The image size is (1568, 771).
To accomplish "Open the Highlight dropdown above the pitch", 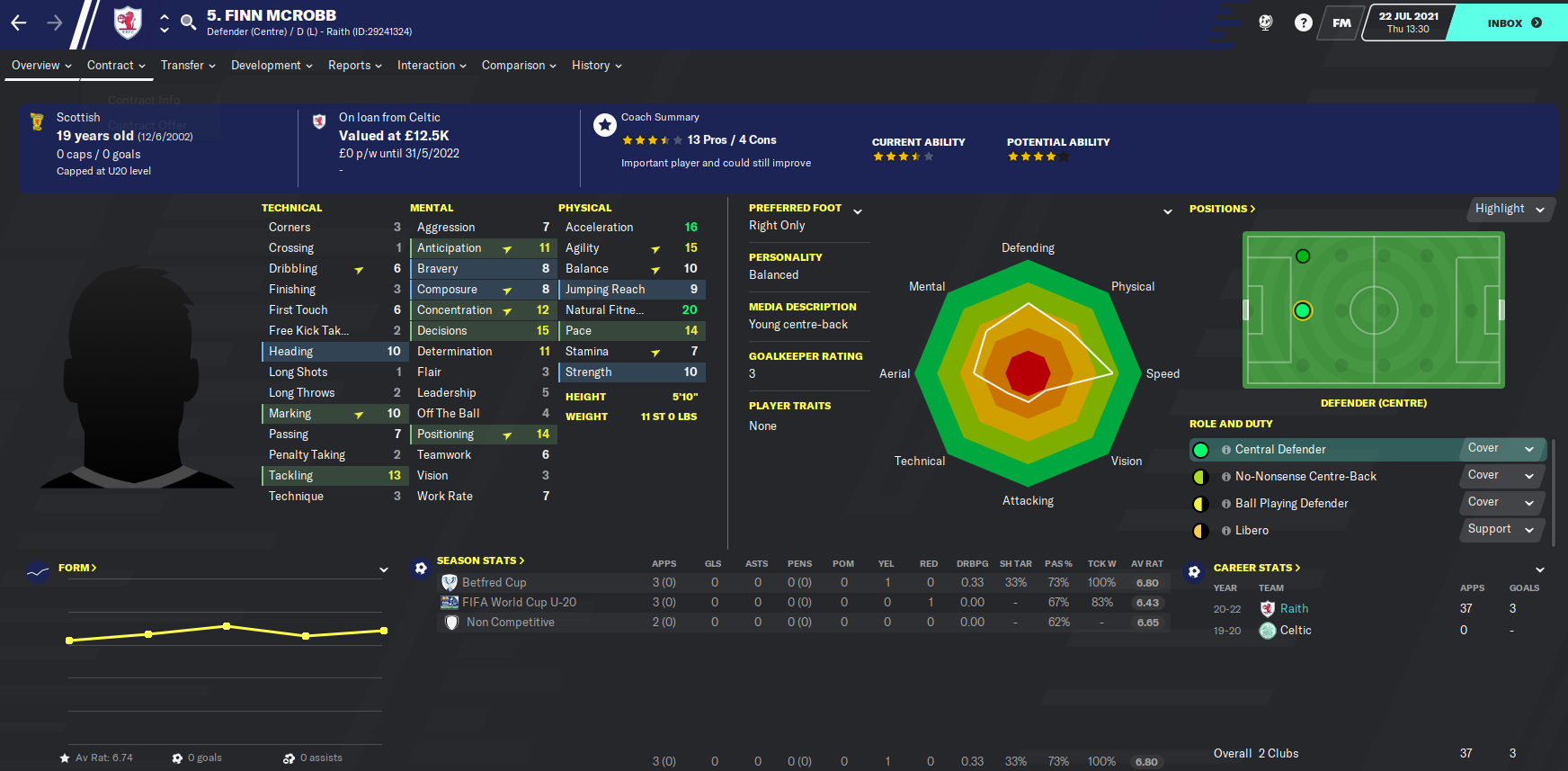I will (1510, 209).
